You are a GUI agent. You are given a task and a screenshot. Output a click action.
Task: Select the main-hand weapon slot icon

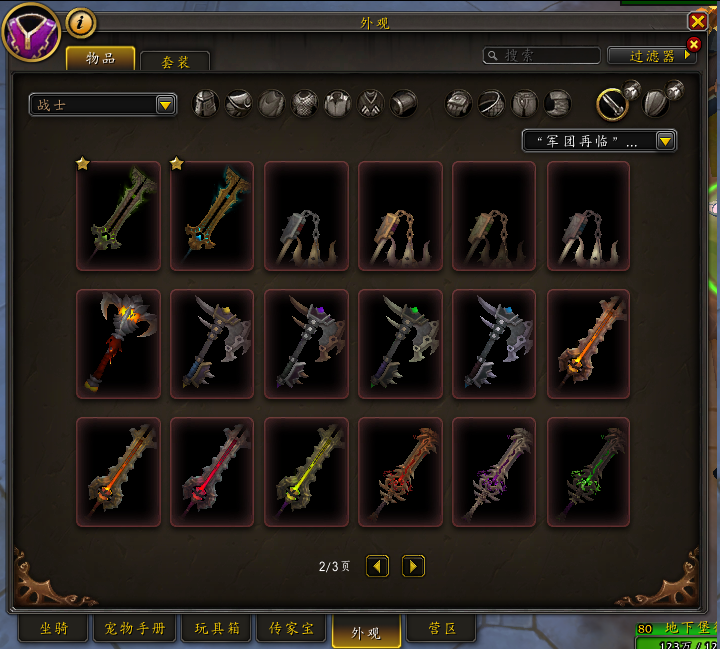point(612,103)
